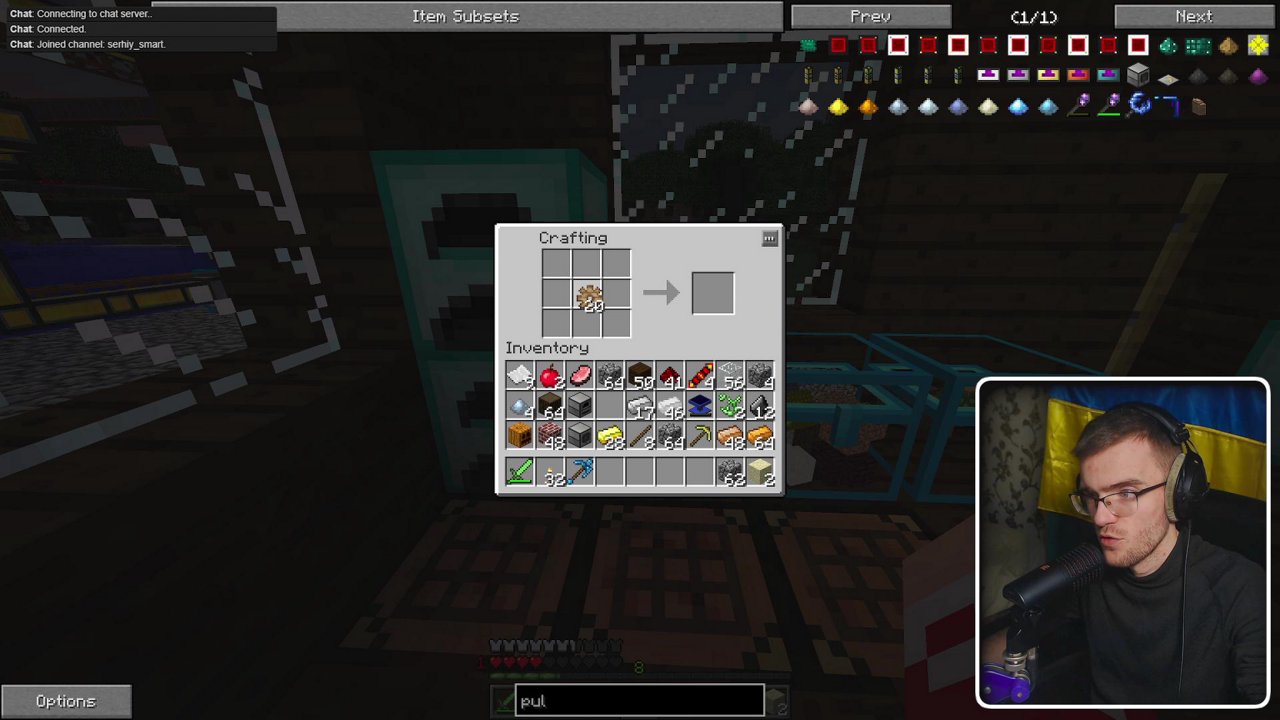1280x720 pixels.
Task: Select the diamond pickaxe in the hotbar
Action: (580, 470)
